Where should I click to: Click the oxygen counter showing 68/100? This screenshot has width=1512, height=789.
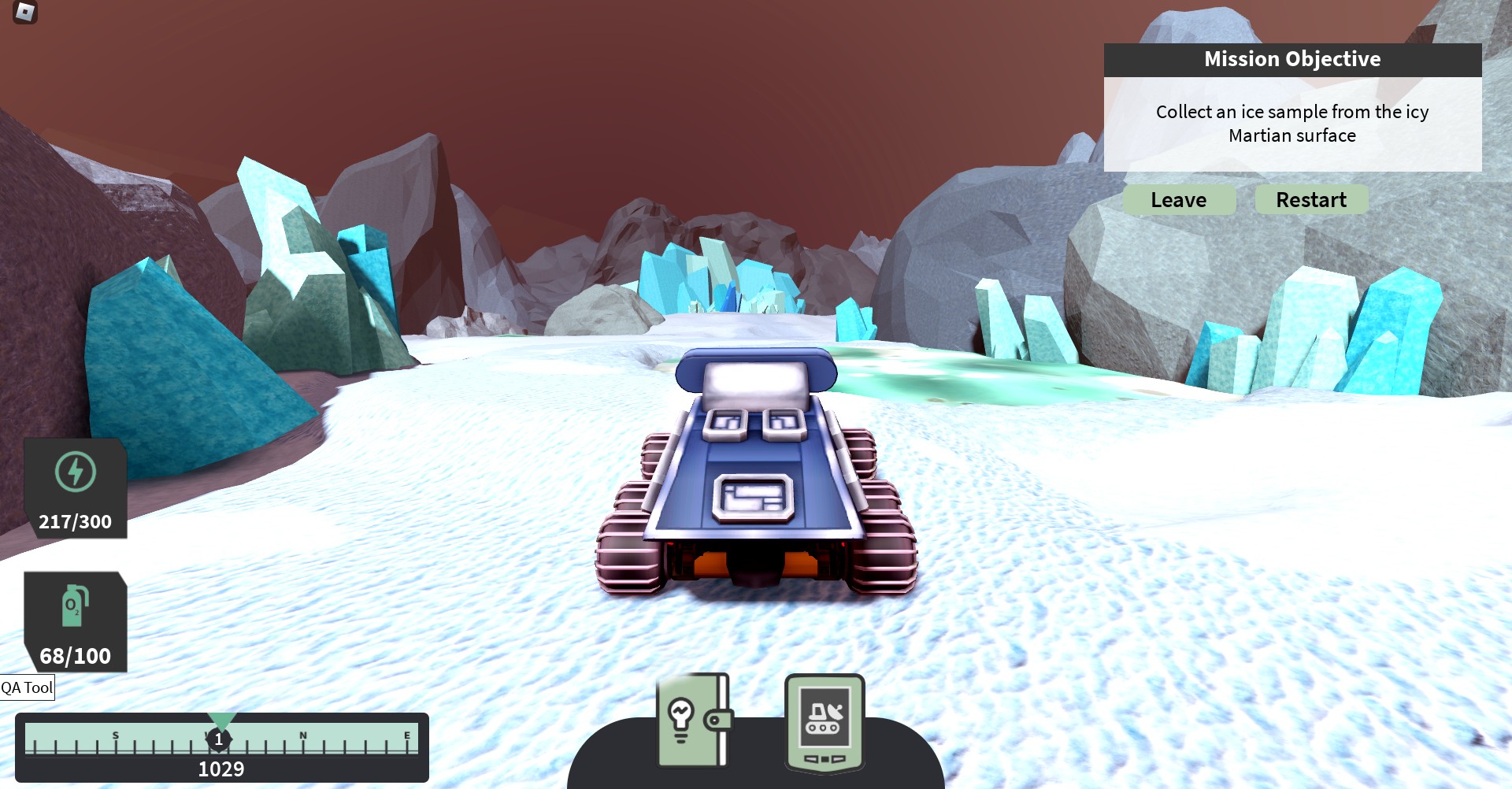click(75, 654)
